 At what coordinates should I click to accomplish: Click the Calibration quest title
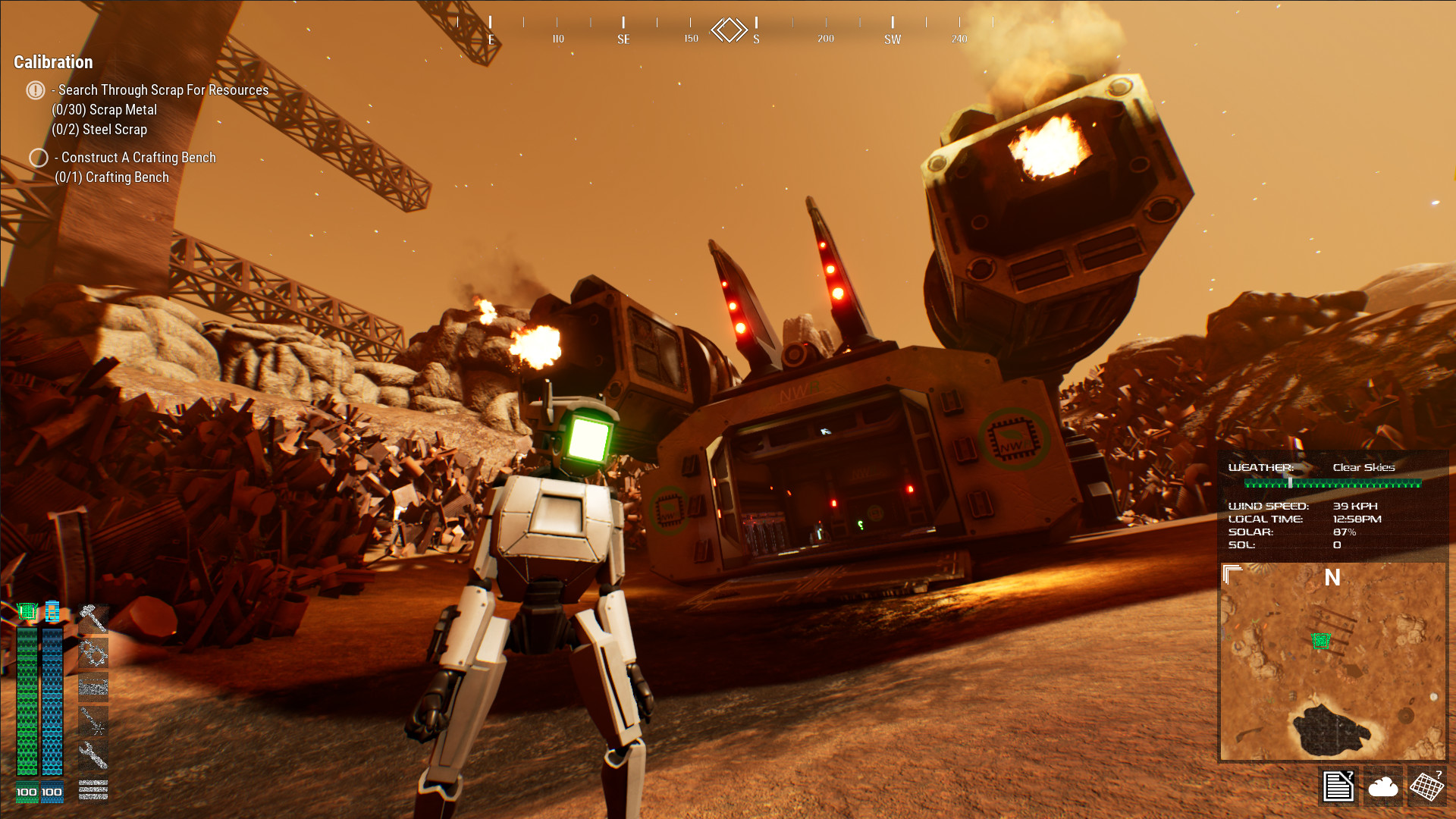point(53,62)
